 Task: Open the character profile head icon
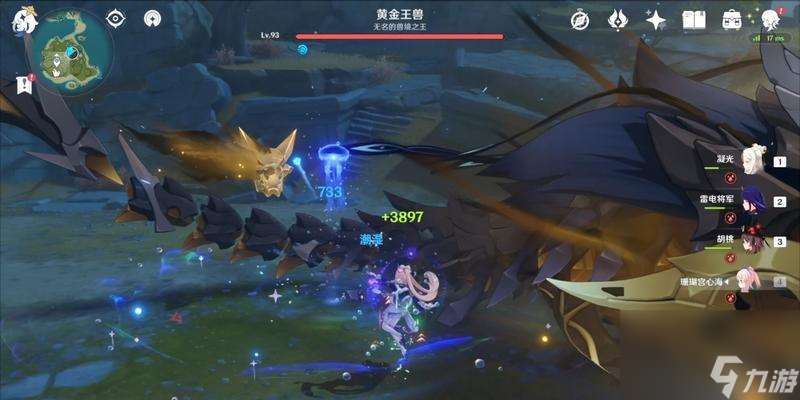pos(771,19)
